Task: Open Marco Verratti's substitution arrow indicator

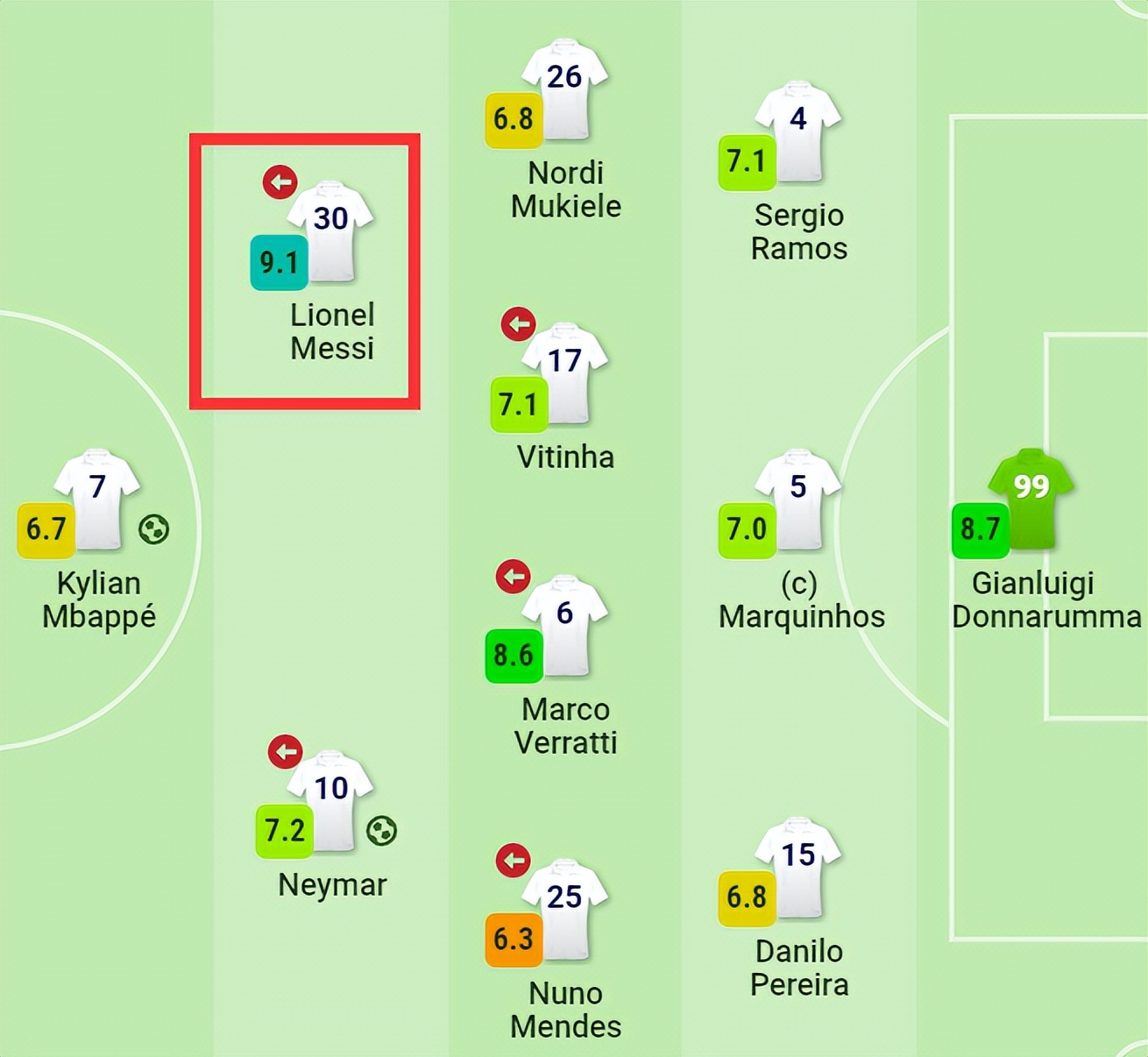Action: coord(511,577)
